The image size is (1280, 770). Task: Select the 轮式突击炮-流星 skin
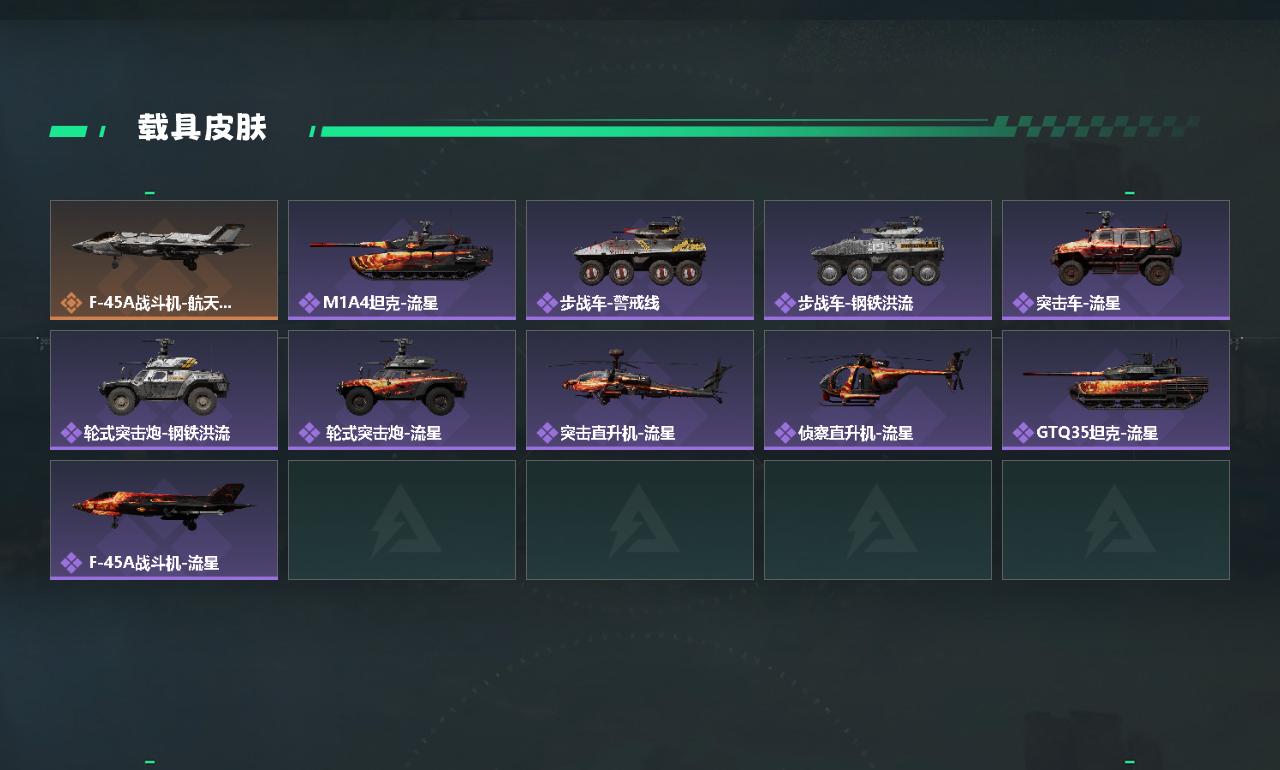point(402,389)
